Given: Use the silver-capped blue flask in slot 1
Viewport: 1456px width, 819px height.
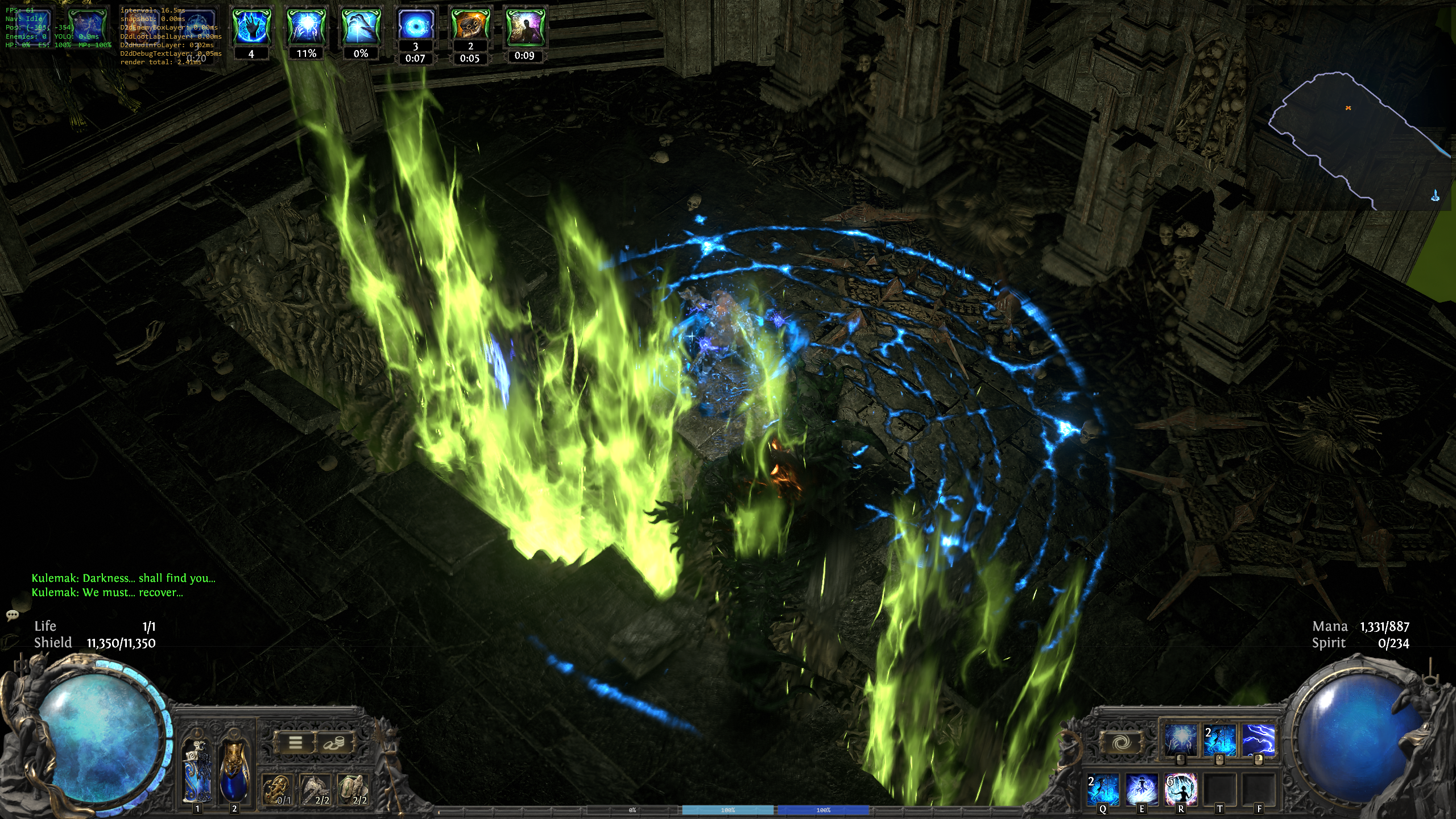Looking at the screenshot, I should [x=197, y=771].
